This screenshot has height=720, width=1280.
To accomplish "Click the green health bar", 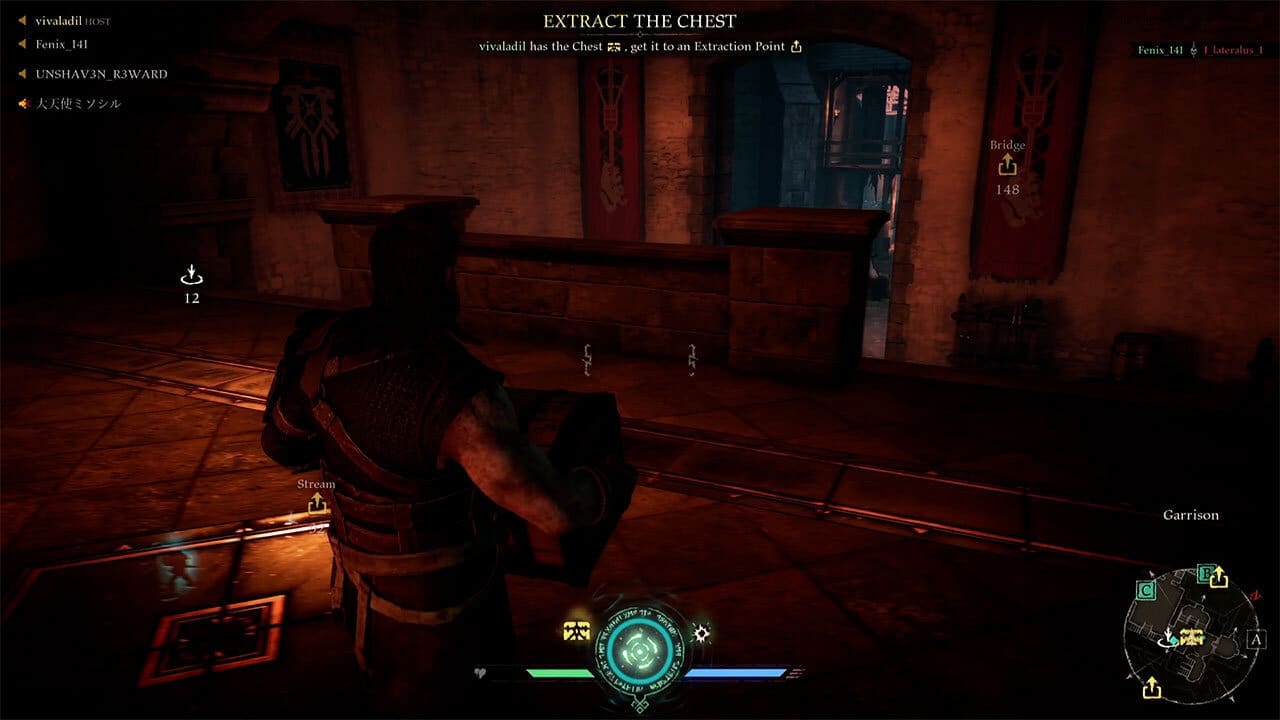I will (x=560, y=673).
